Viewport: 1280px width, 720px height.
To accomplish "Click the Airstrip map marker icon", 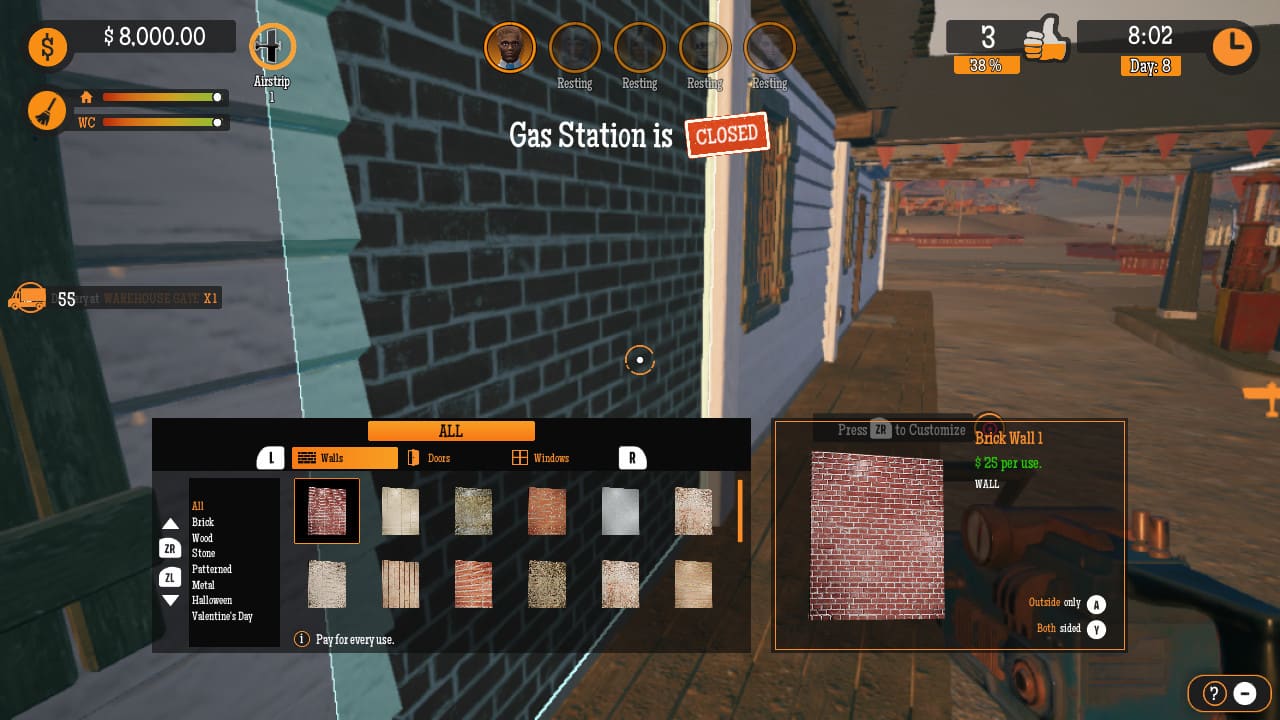I will click(271, 47).
